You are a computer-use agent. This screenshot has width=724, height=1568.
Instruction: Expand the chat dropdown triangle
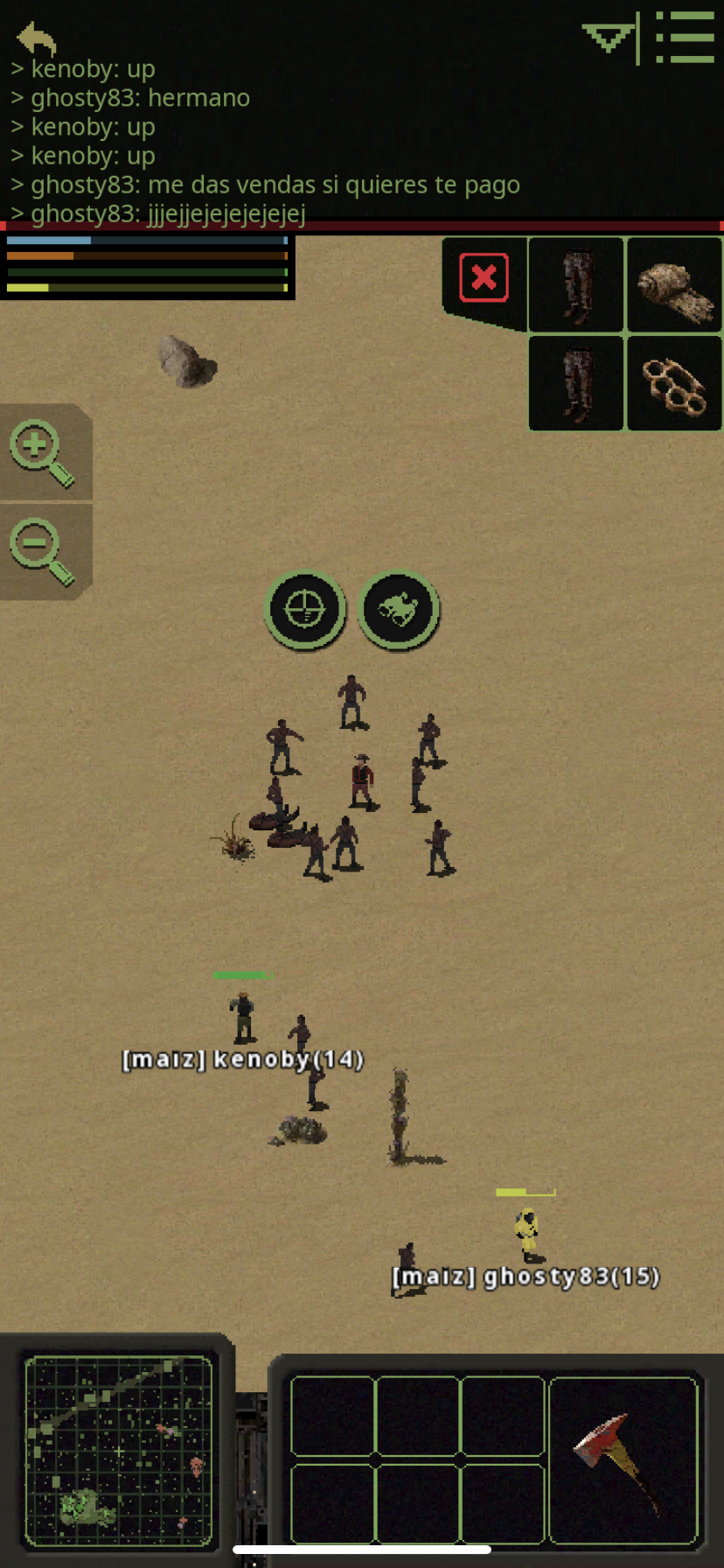pyautogui.click(x=608, y=38)
